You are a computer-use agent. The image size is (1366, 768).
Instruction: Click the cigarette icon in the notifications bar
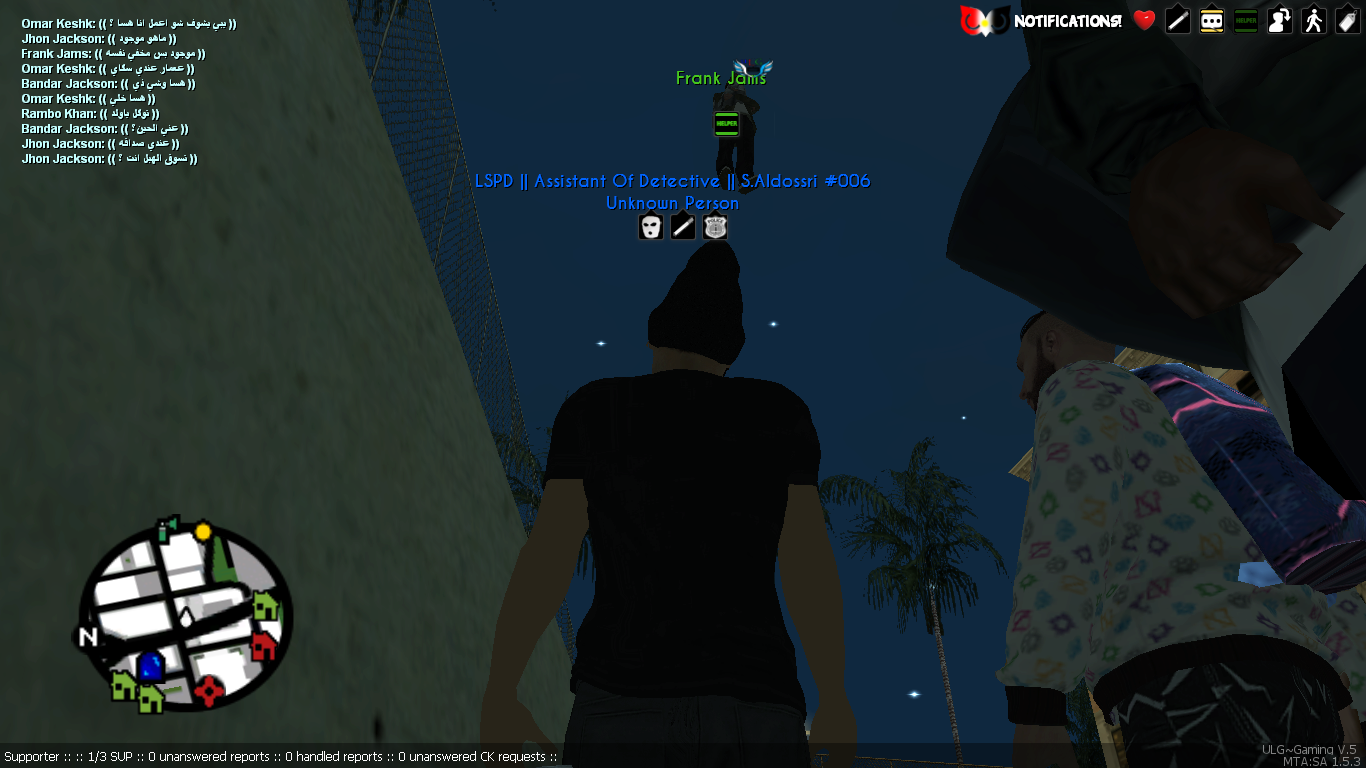pos(1178,20)
